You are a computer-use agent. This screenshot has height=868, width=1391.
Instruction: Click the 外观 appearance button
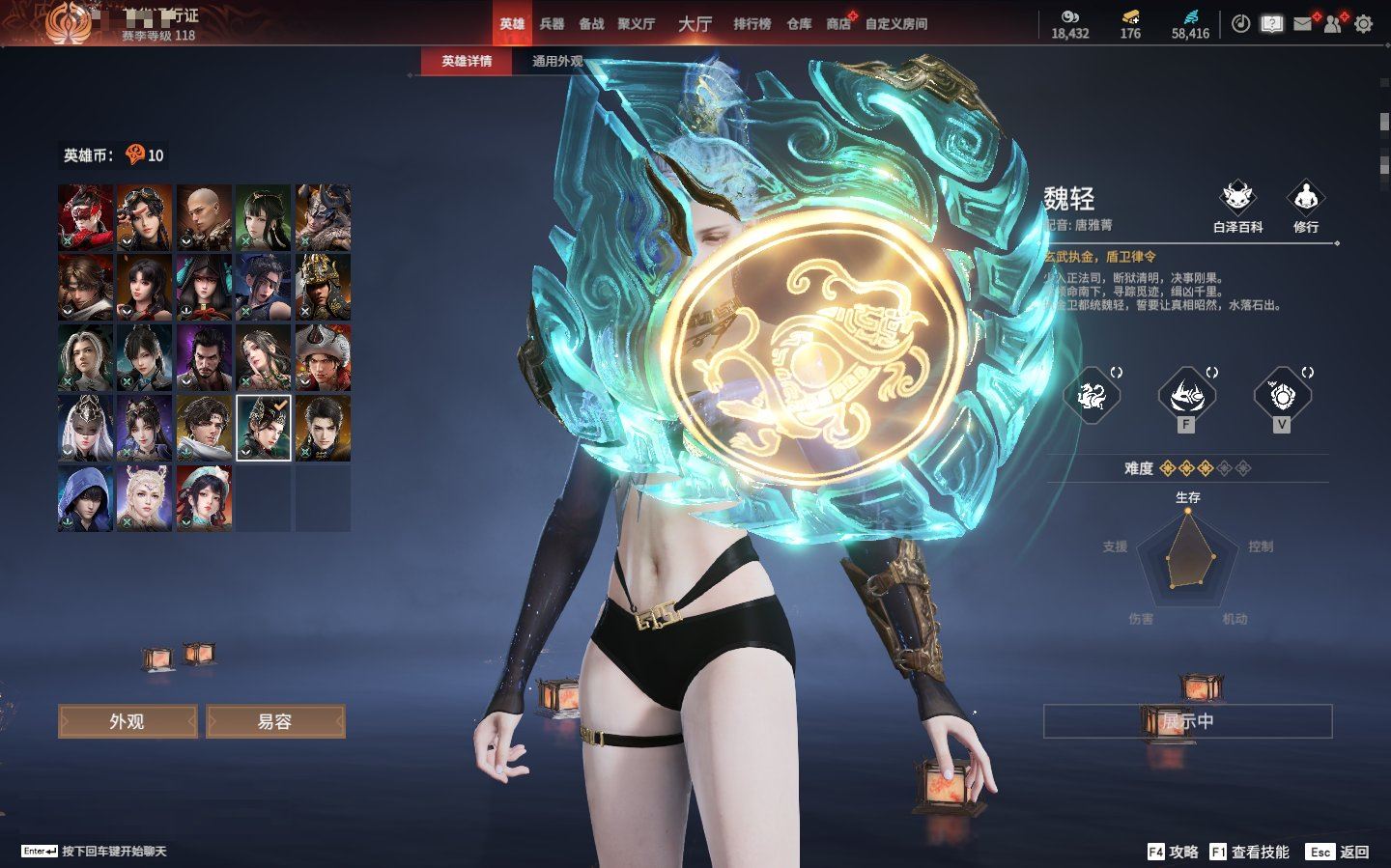128,721
